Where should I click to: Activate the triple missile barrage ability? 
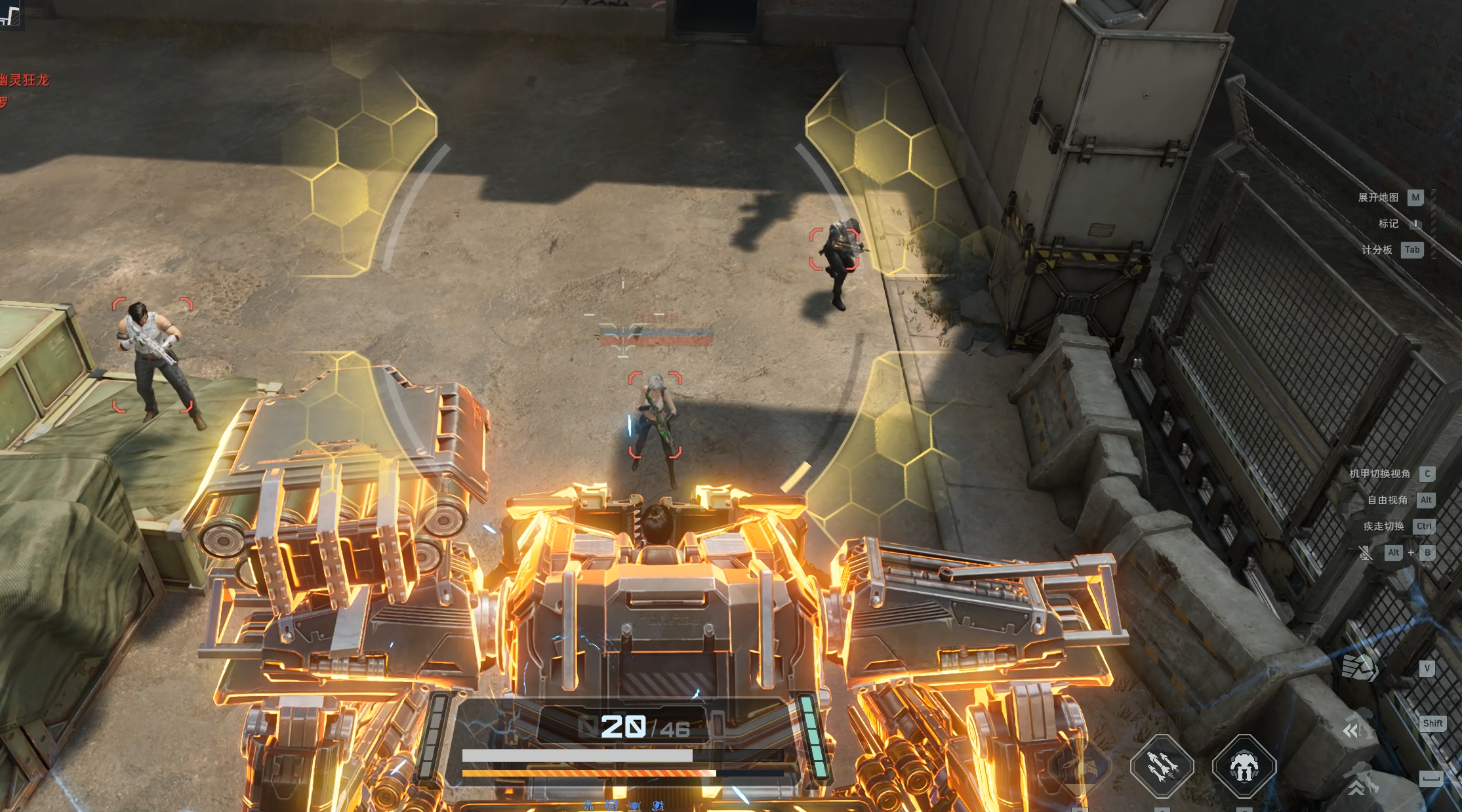pyautogui.click(x=1162, y=766)
